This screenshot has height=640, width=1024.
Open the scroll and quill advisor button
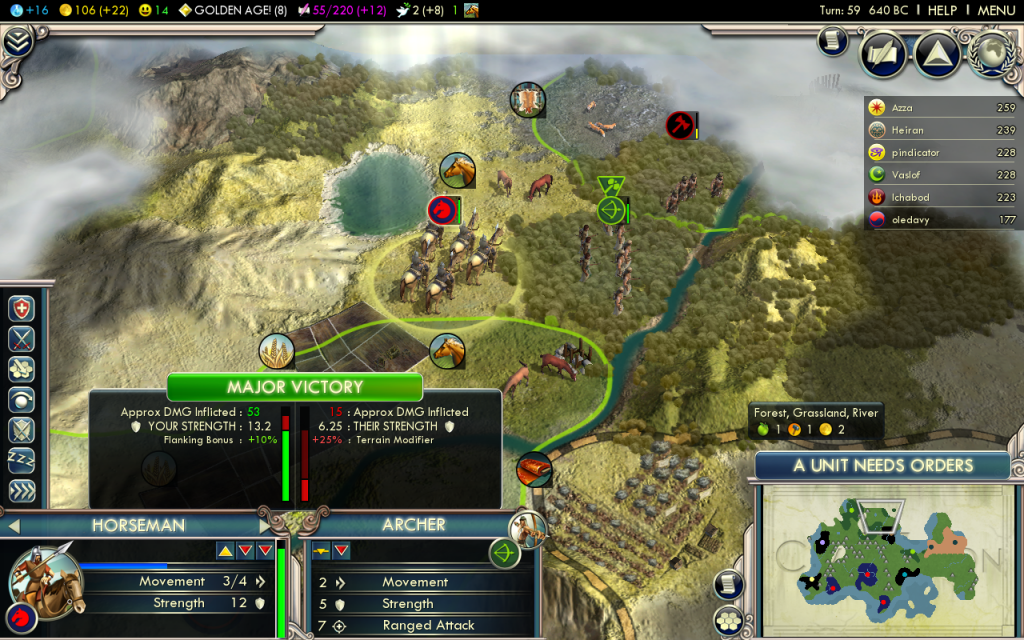[x=832, y=39]
